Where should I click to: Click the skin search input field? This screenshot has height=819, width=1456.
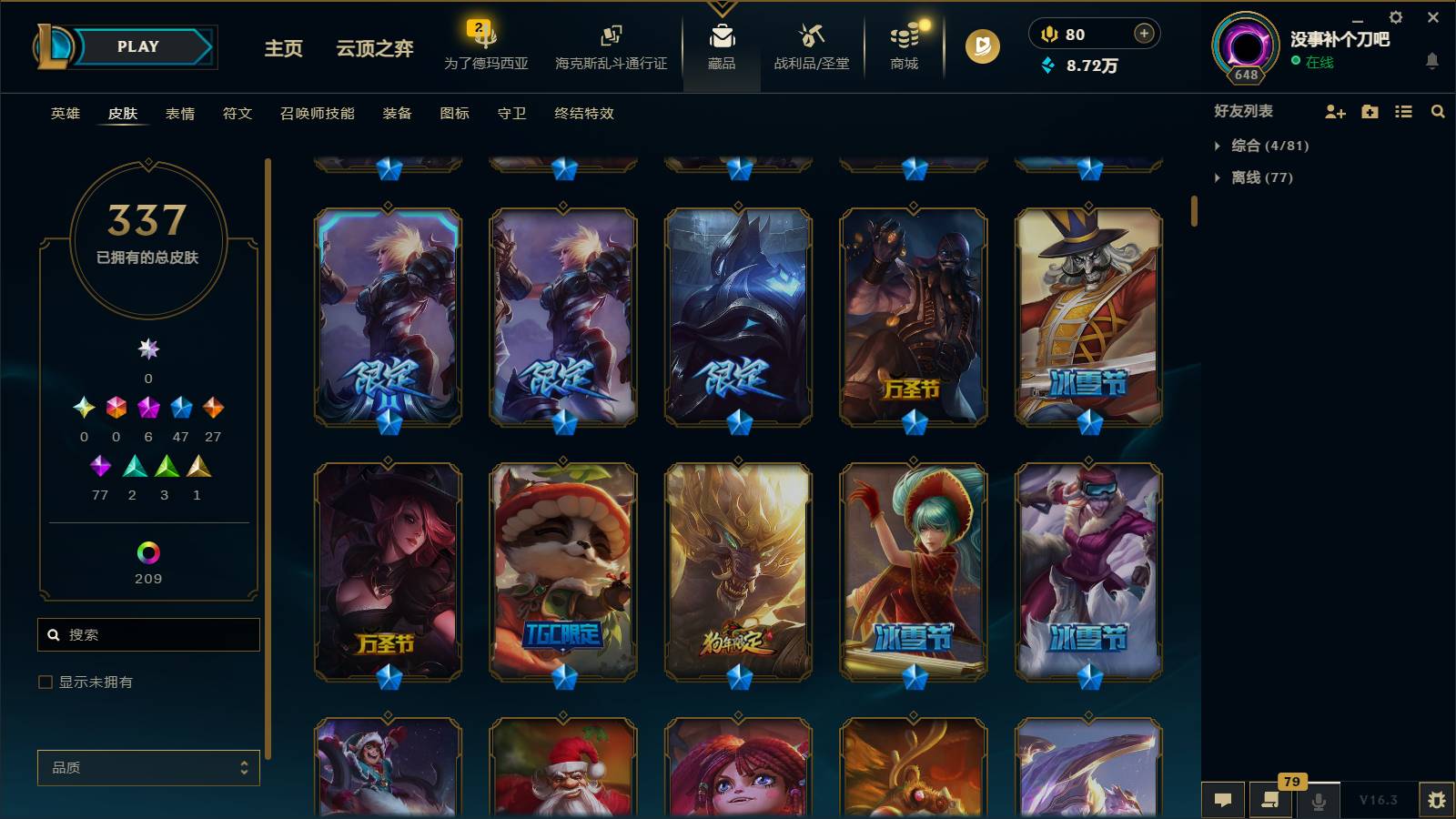click(148, 634)
